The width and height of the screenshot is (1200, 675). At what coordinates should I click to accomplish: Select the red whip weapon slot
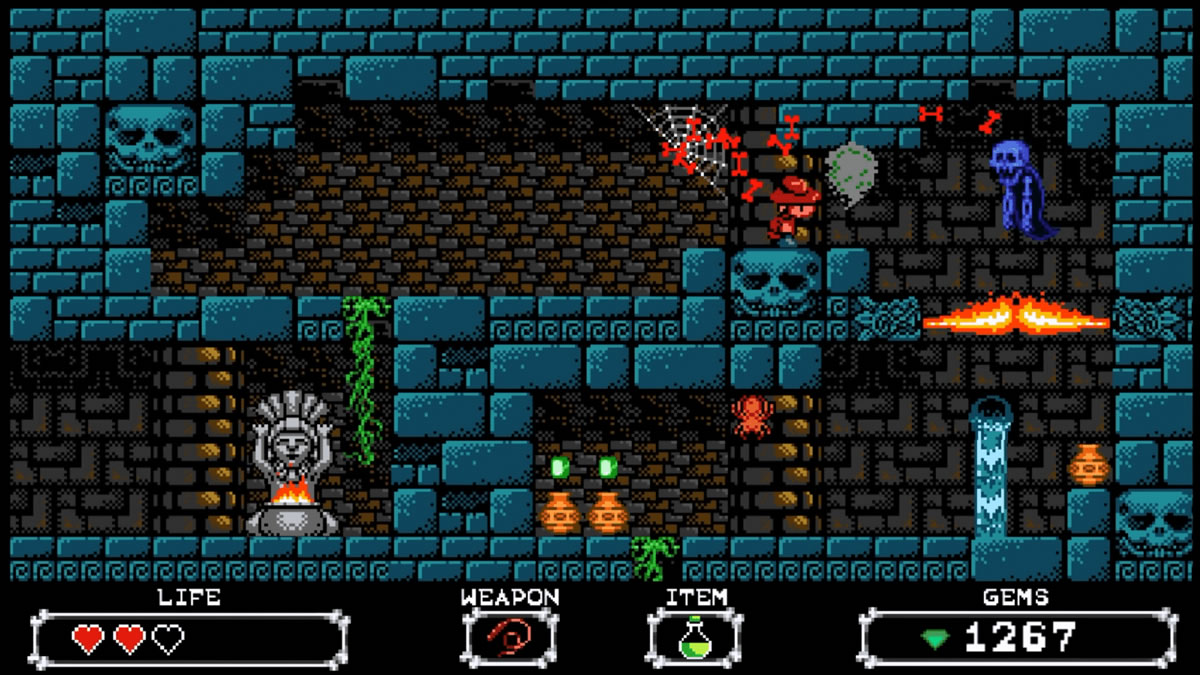(x=509, y=637)
